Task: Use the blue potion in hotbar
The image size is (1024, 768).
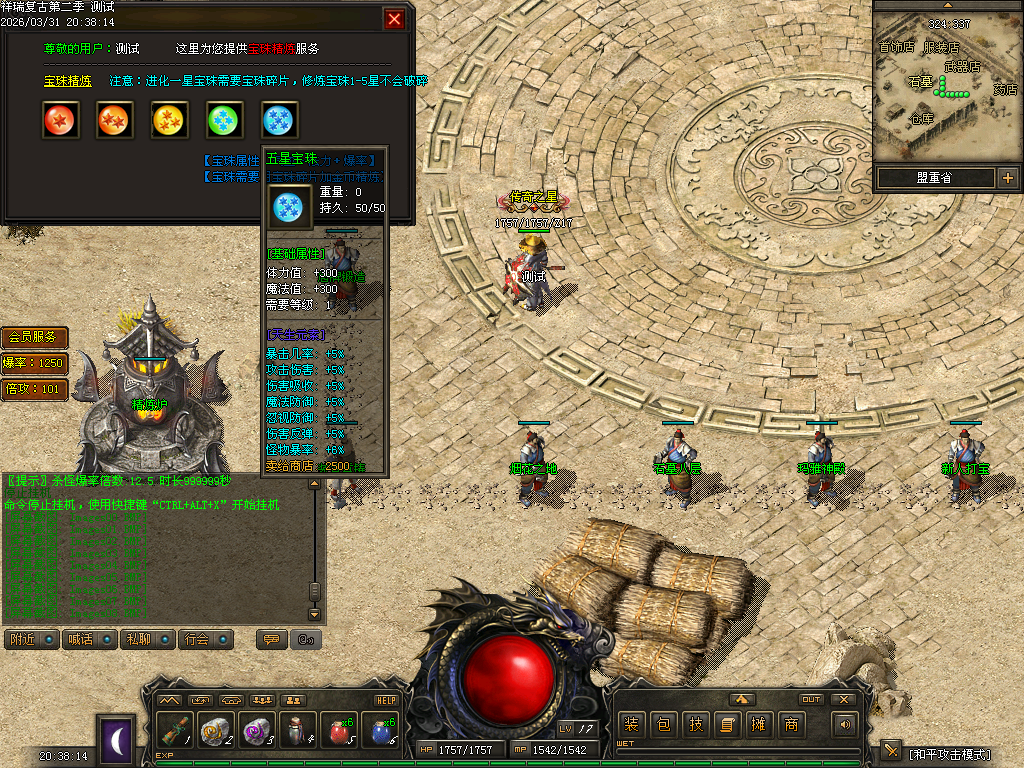Action: pos(381,731)
